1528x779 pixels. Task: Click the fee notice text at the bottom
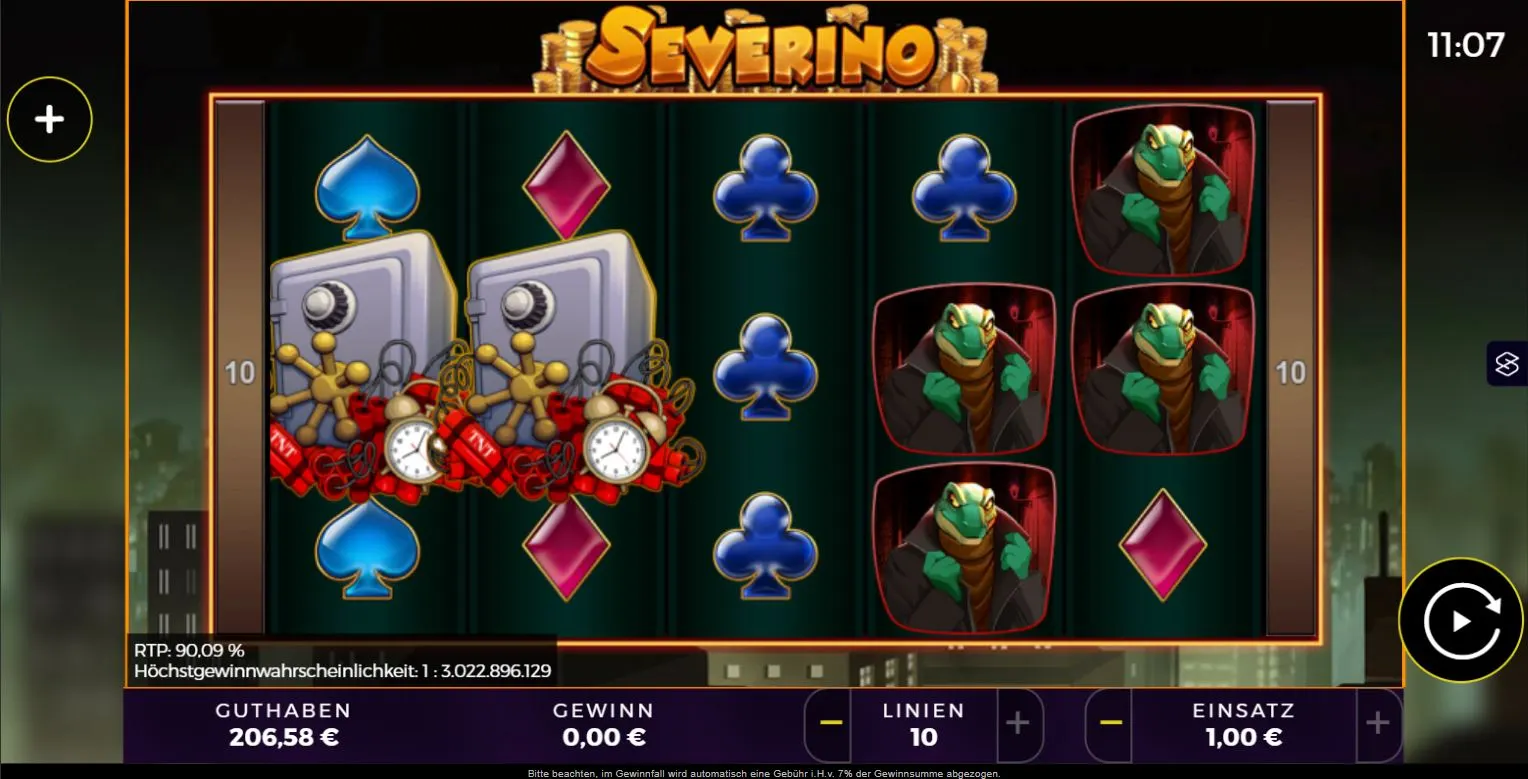(764, 773)
